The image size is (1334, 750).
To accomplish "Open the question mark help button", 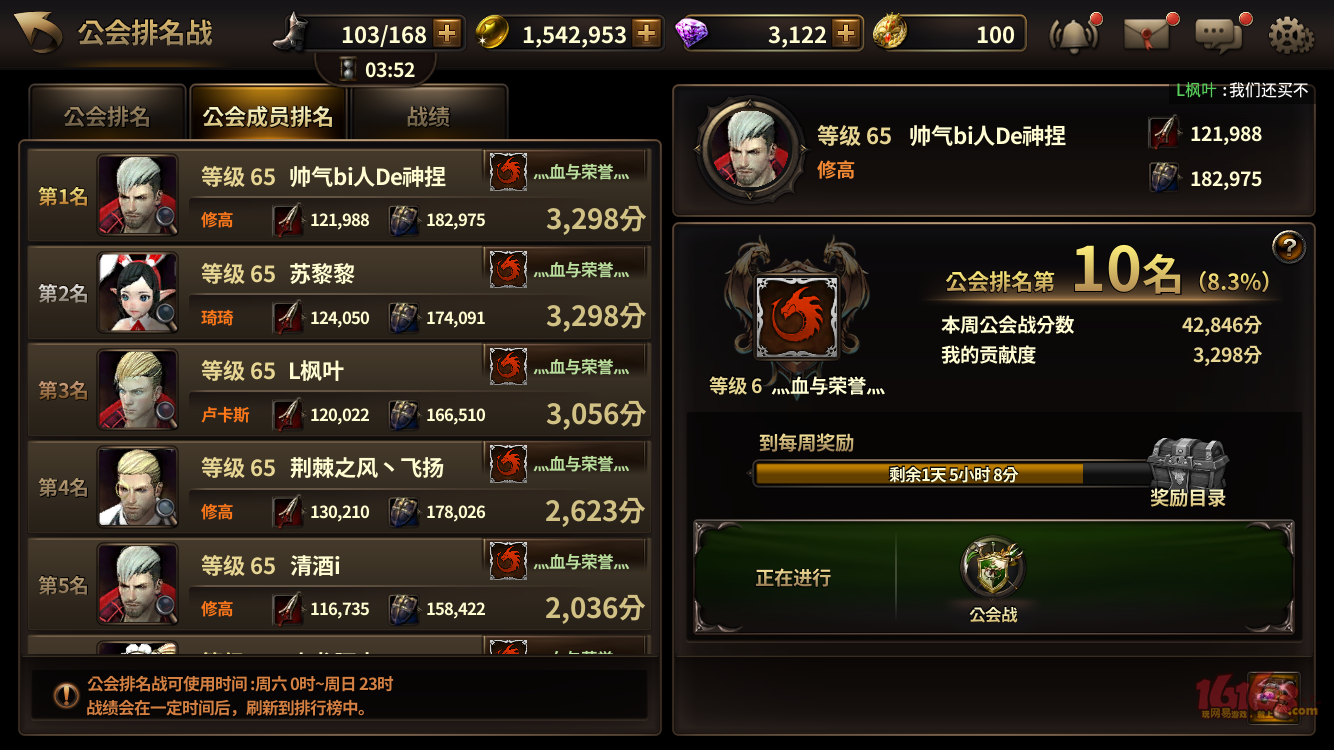I will point(1290,249).
